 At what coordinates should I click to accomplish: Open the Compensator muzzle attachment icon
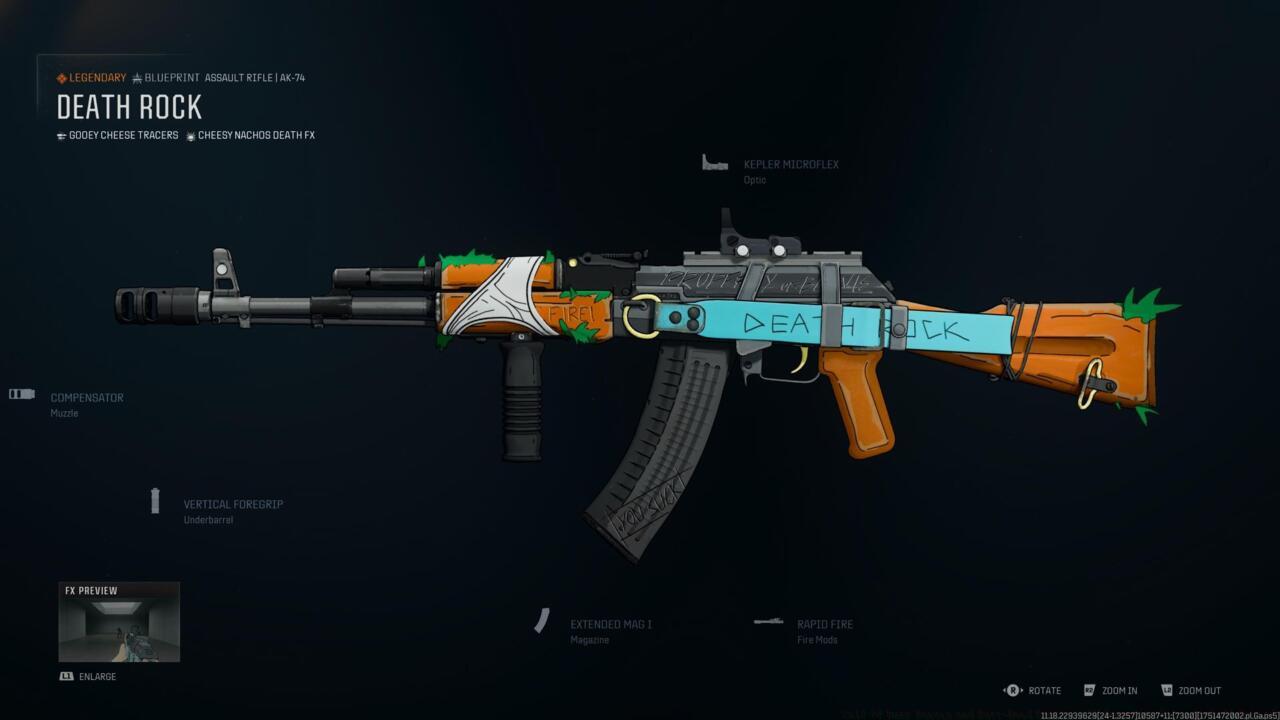click(21, 393)
